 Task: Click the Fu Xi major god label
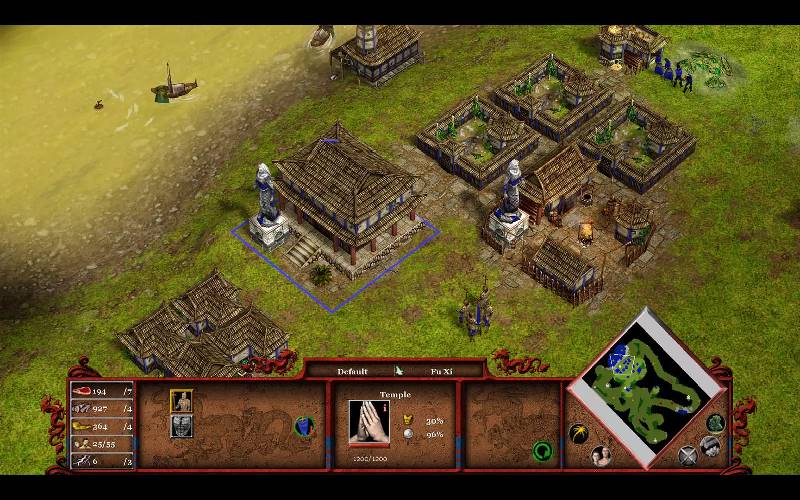tap(442, 371)
